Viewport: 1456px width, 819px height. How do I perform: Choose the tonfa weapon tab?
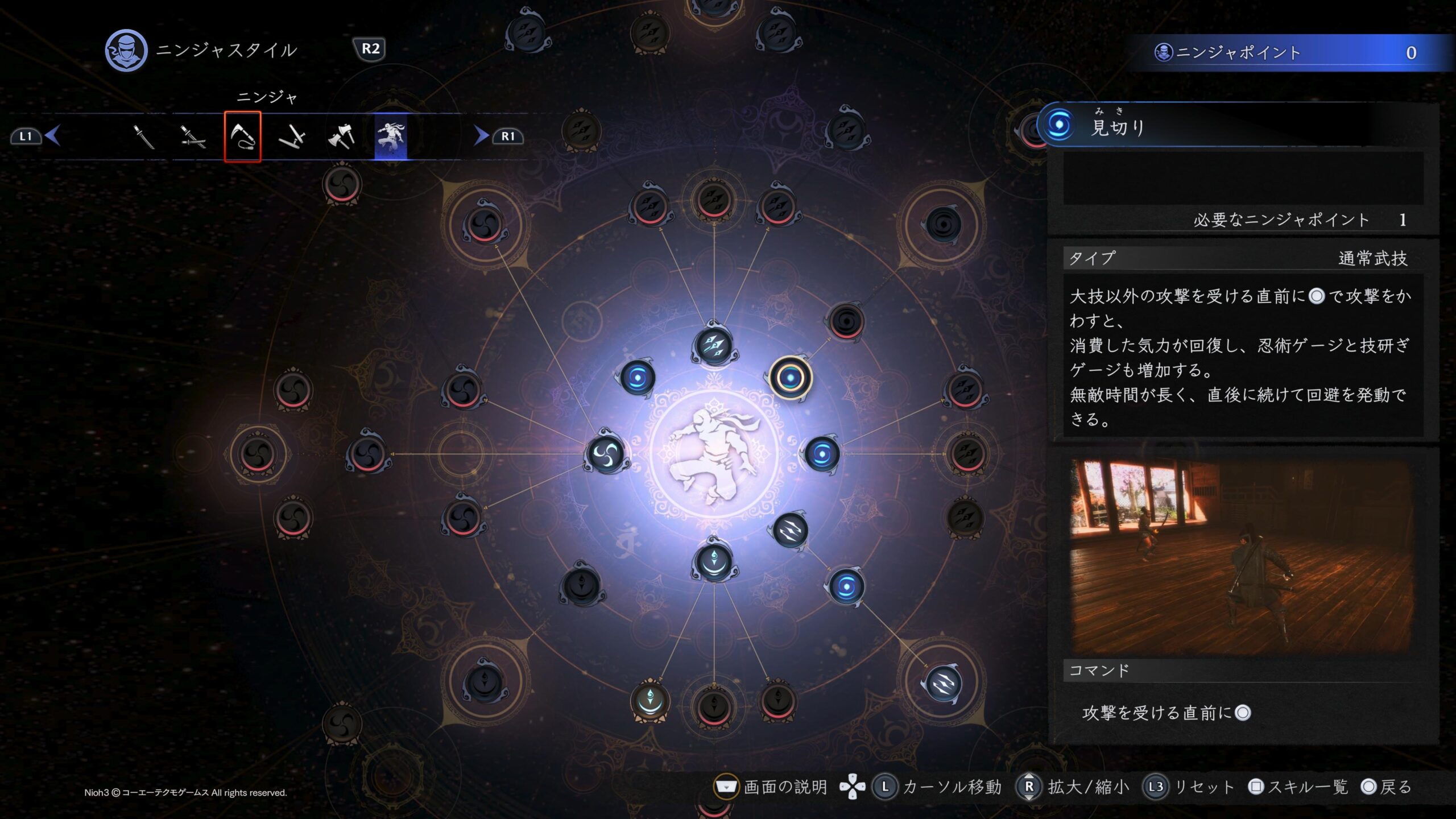coord(292,136)
